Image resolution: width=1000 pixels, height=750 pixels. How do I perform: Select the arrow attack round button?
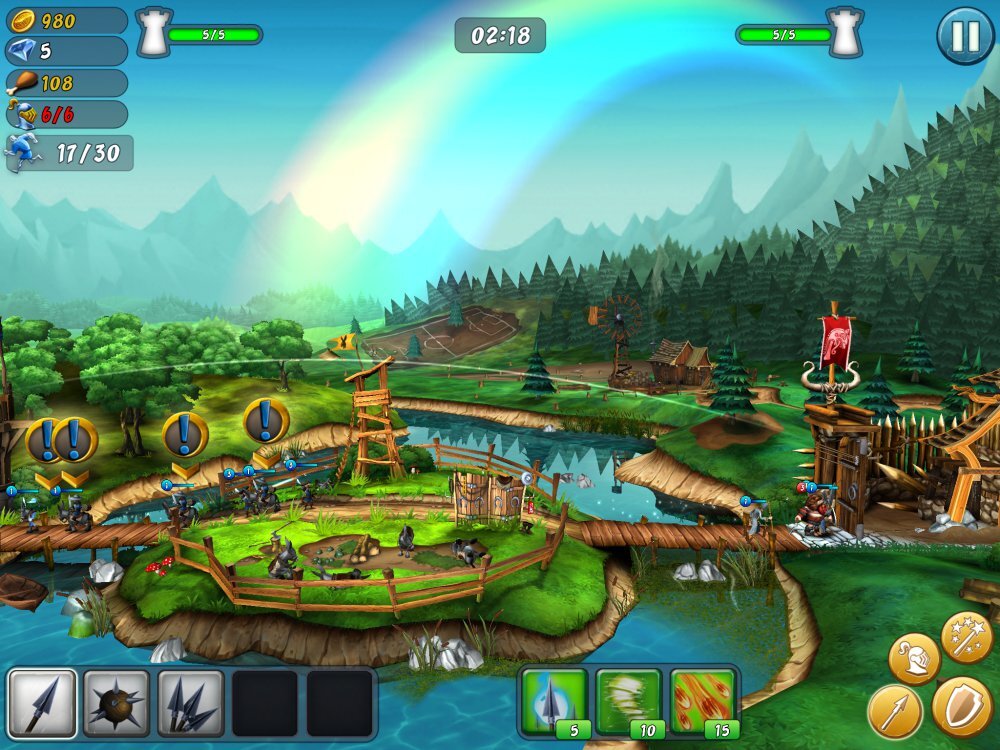[894, 711]
